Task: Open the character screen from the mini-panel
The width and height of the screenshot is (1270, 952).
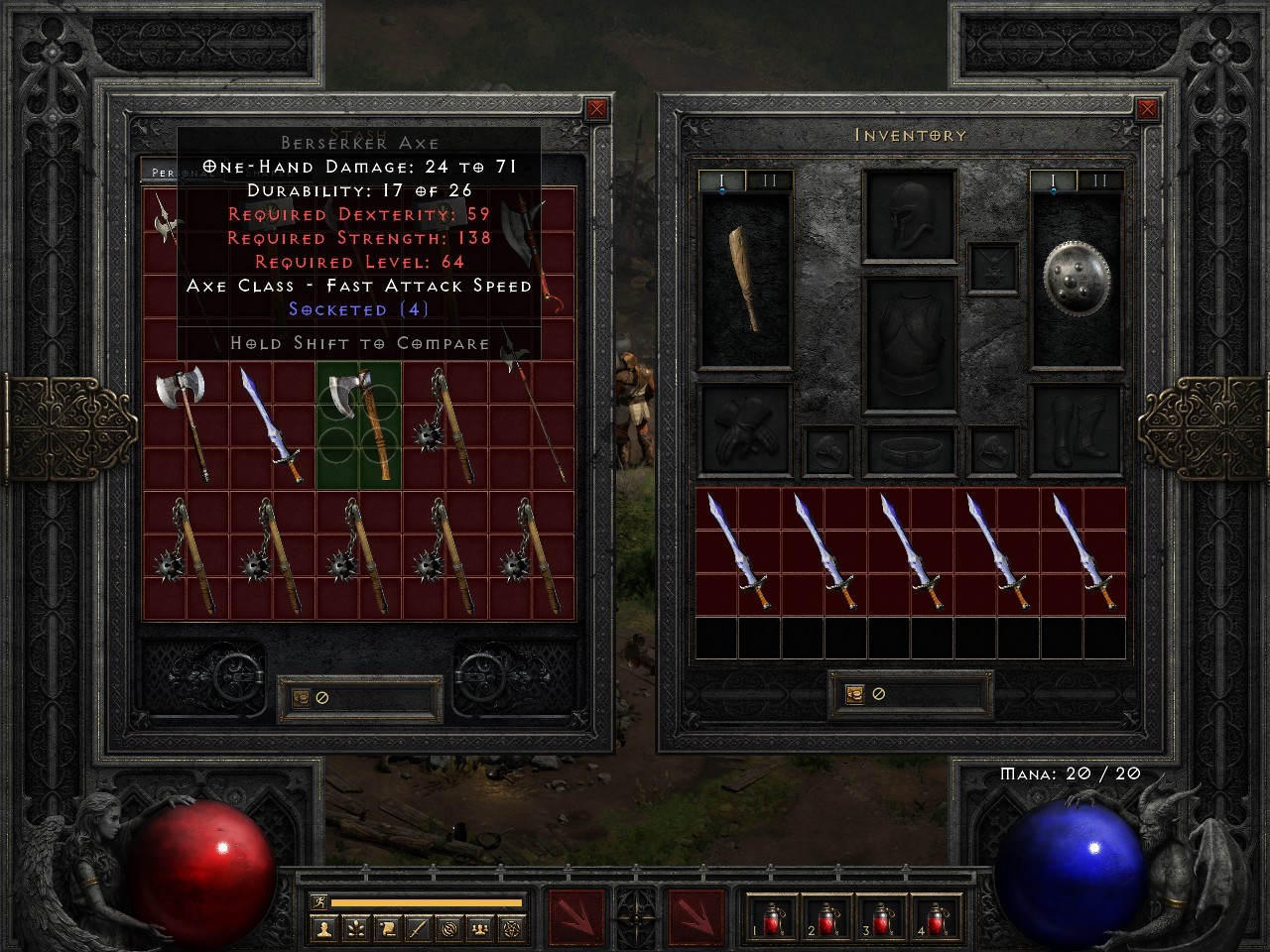Action: 323,930
